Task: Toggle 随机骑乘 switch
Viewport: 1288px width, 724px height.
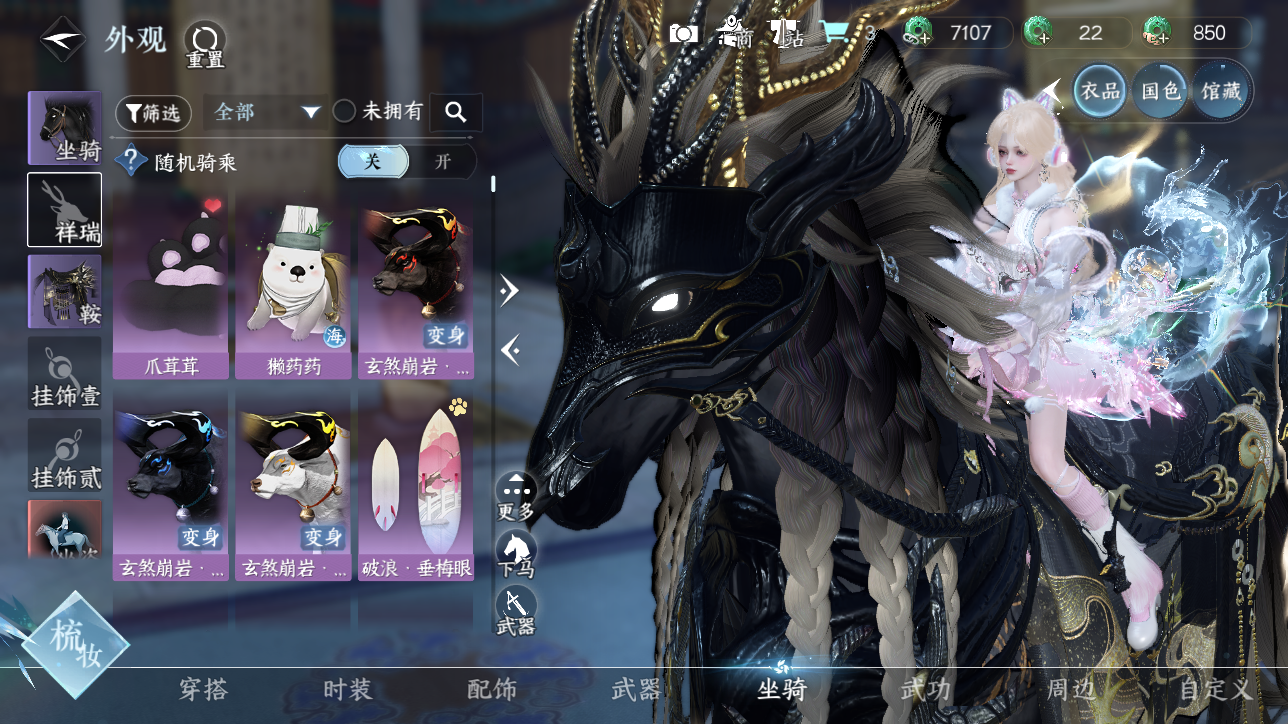Action: click(x=406, y=162)
